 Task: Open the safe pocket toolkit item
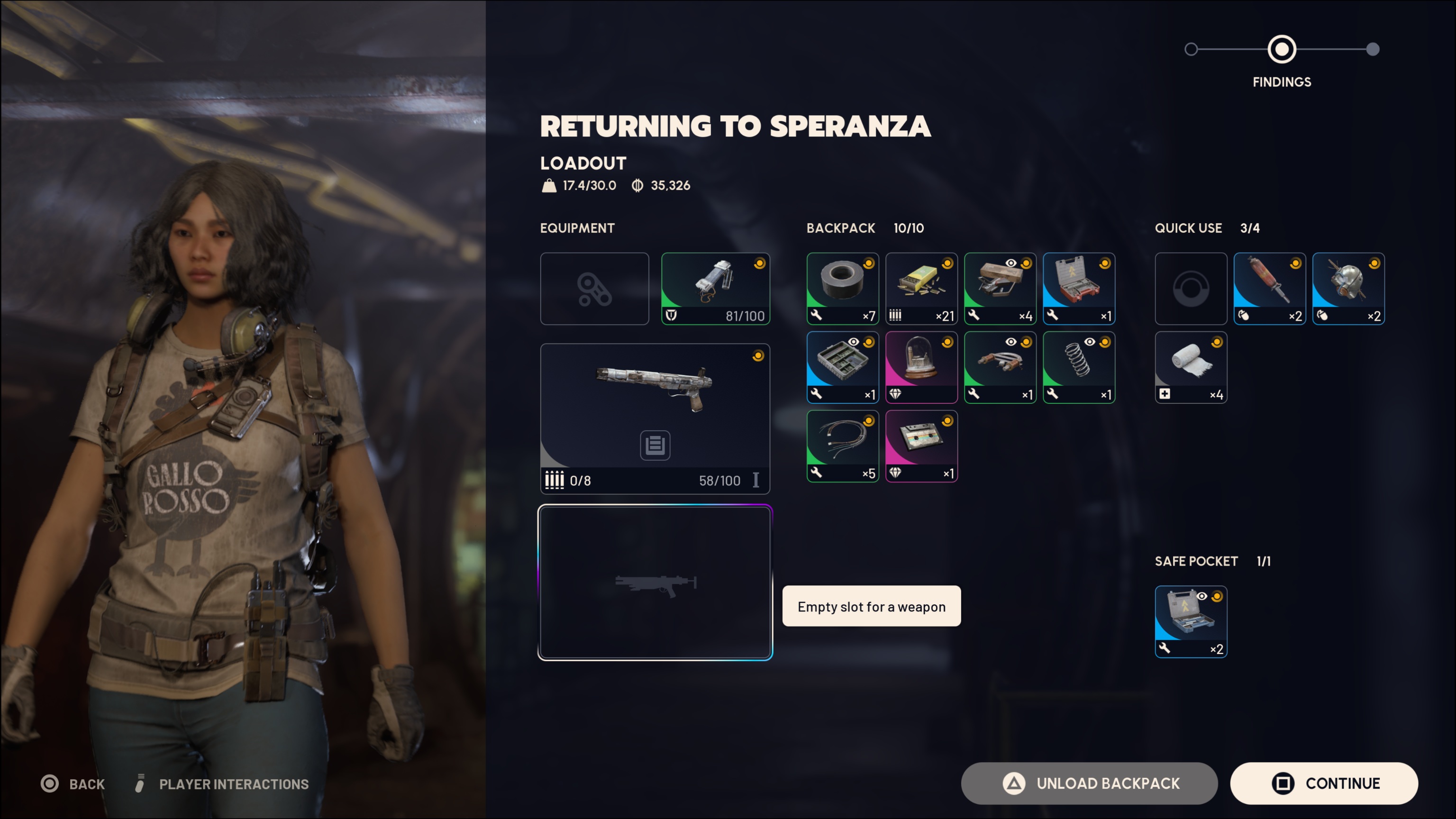click(1191, 622)
